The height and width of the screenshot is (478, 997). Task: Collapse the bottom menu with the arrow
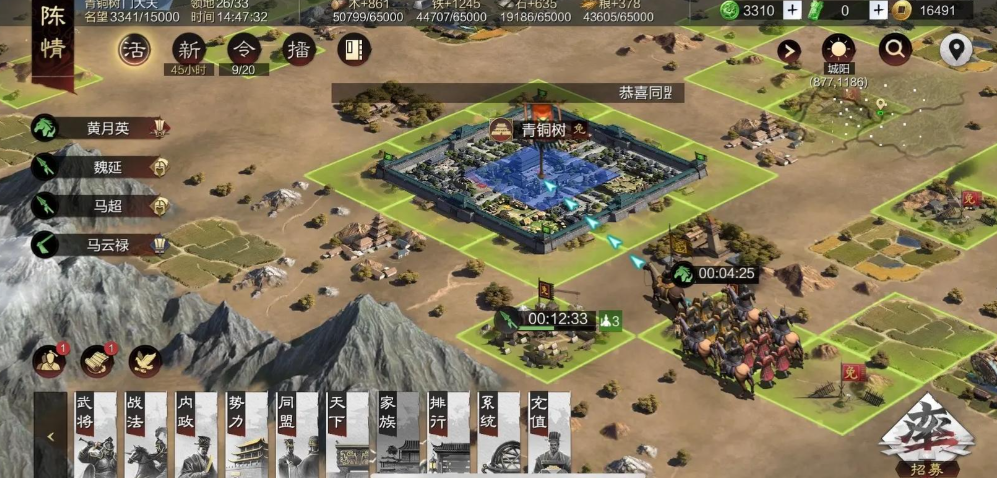click(x=50, y=436)
